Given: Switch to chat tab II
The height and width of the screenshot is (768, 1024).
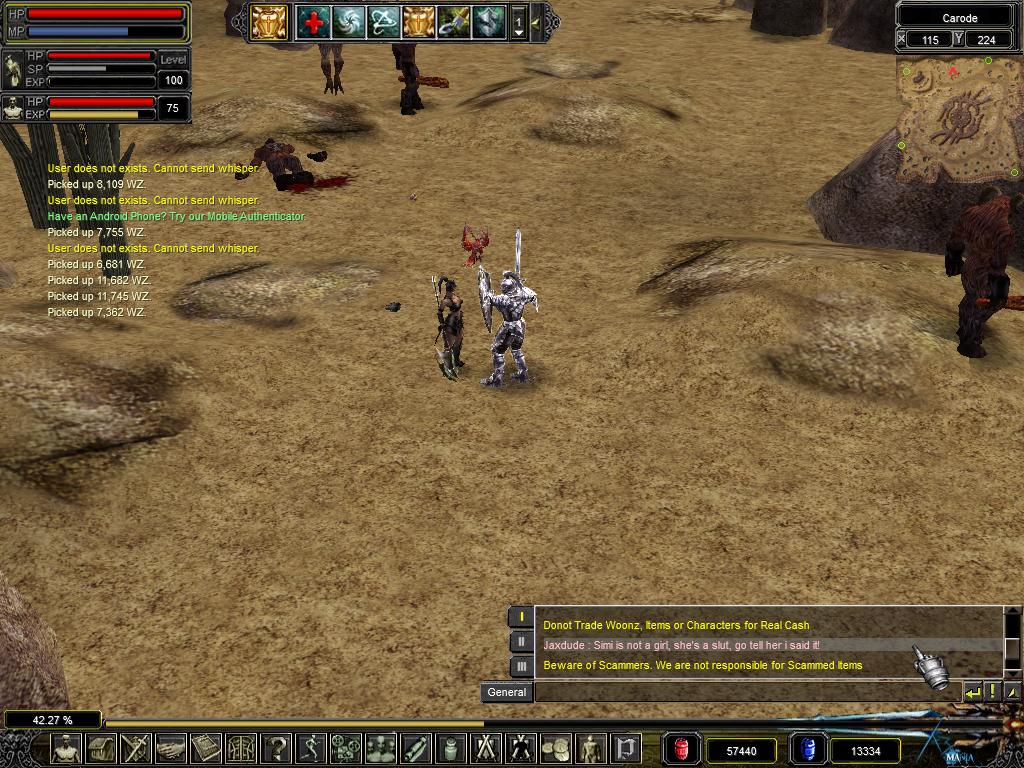Looking at the screenshot, I should coord(520,642).
